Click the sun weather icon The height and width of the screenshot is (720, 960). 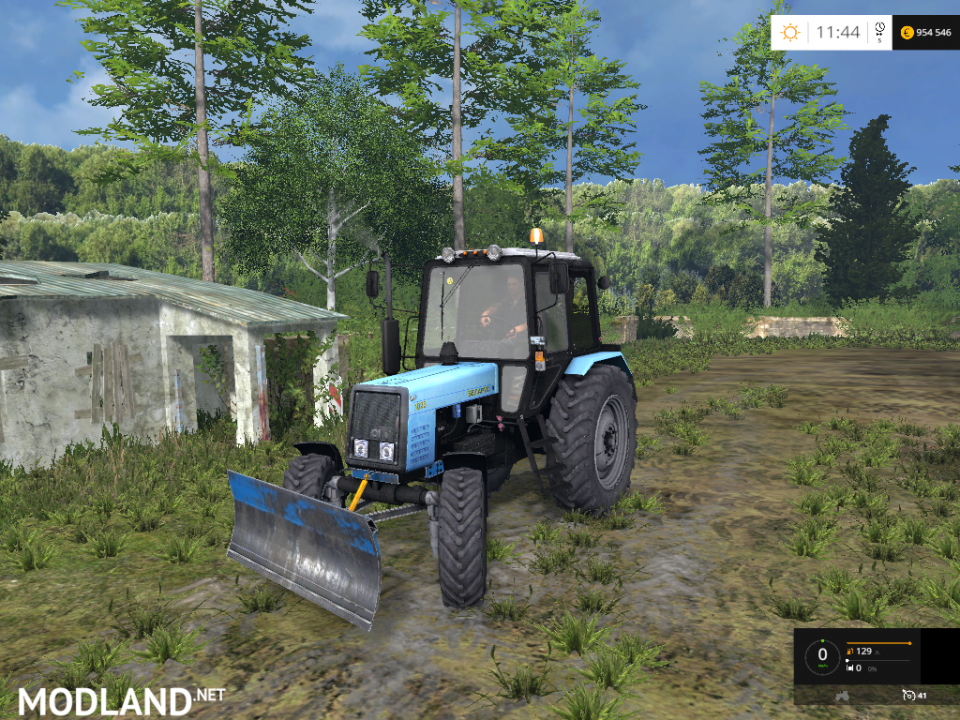click(x=790, y=32)
